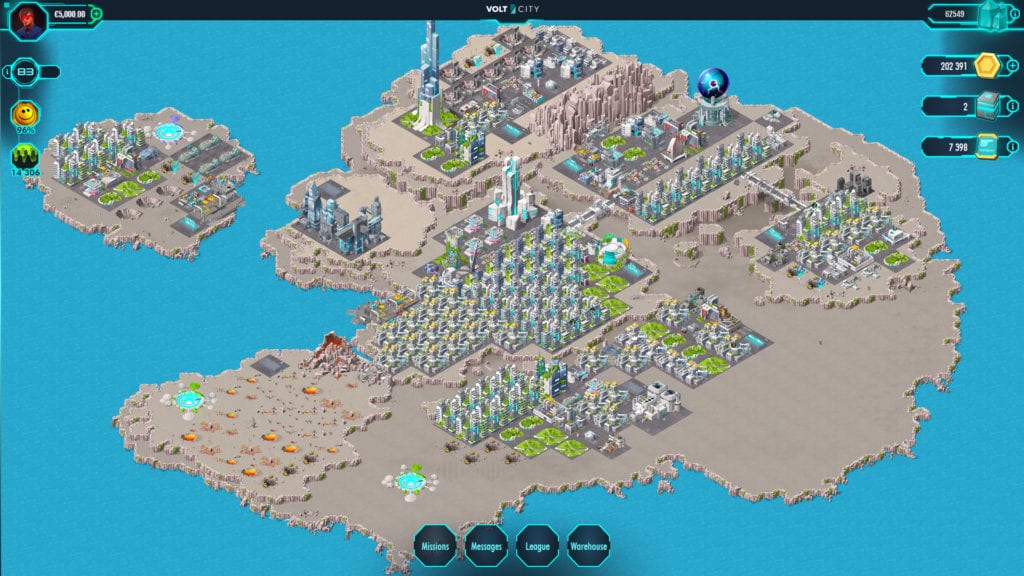
Task: Click the plus button beside gold coins
Action: [x=1013, y=66]
